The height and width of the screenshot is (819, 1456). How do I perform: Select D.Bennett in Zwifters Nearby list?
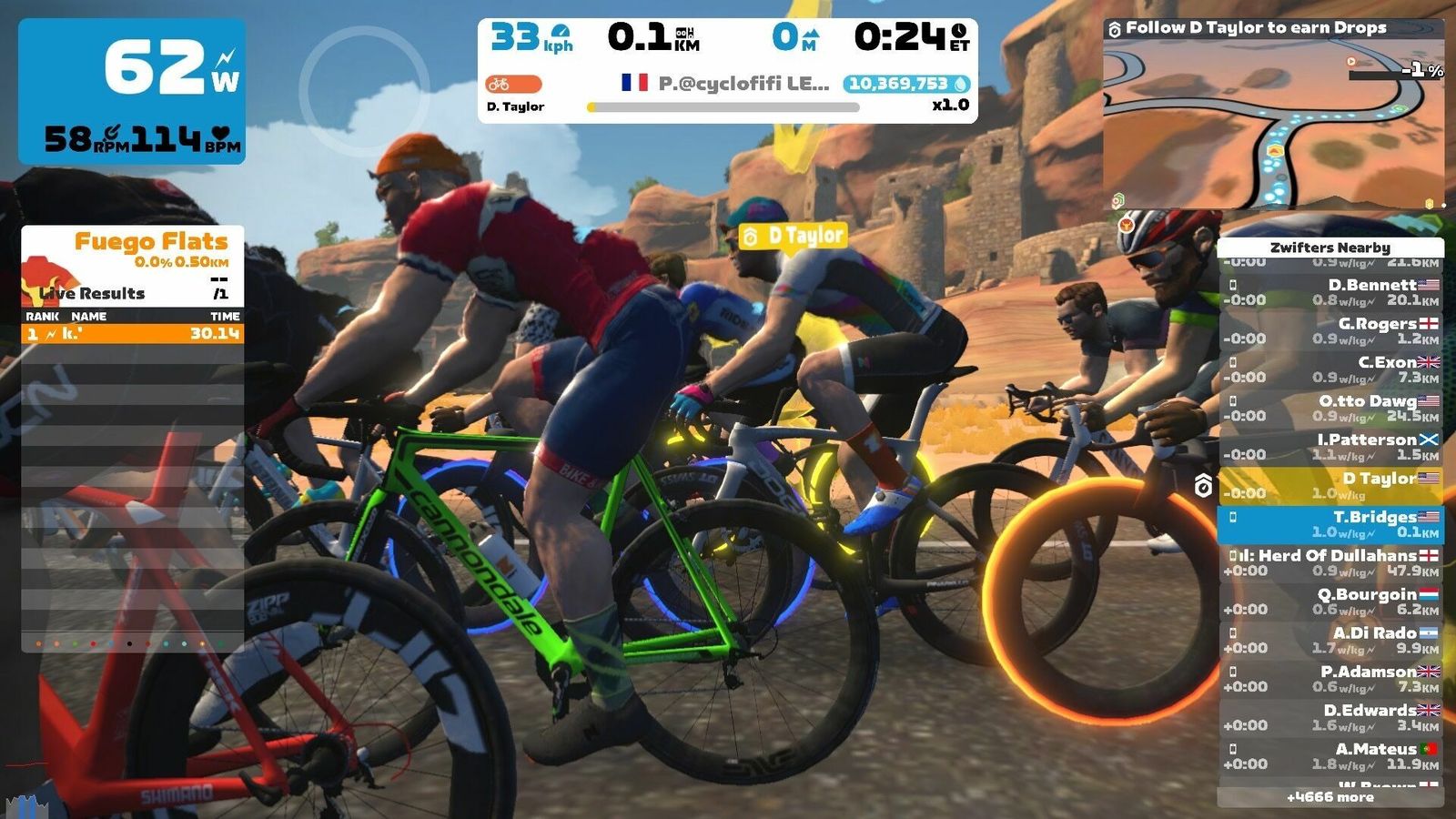pyautogui.click(x=1330, y=292)
